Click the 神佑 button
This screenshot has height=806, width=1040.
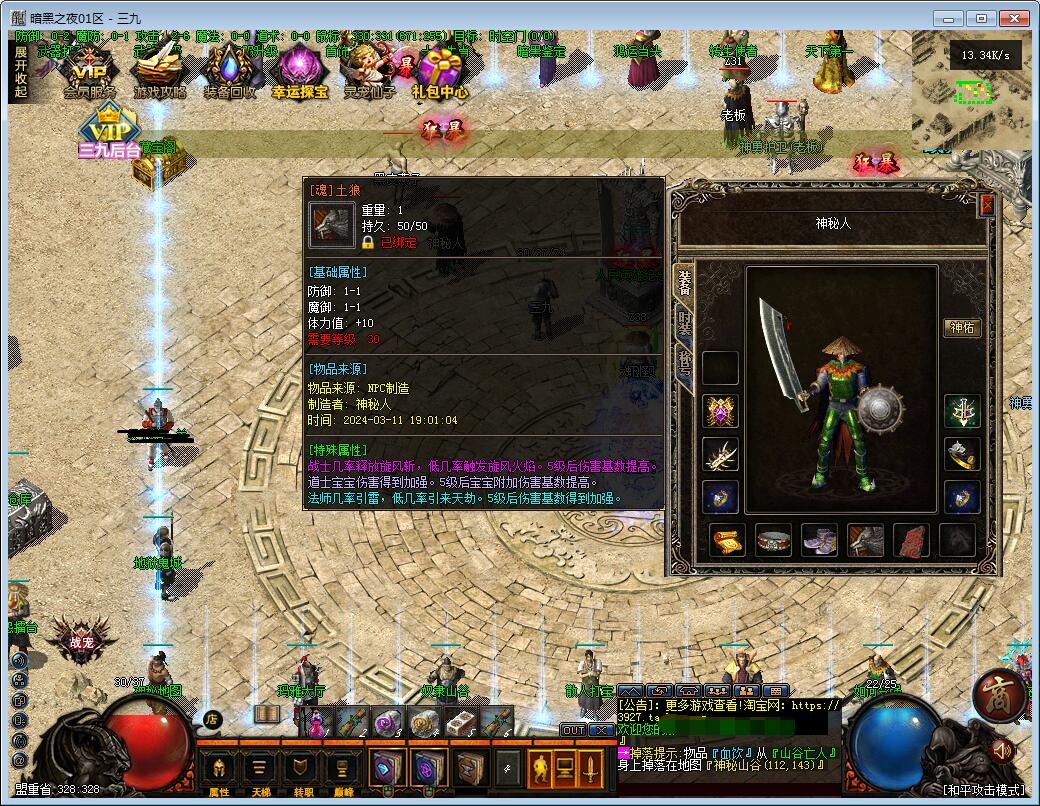point(961,328)
